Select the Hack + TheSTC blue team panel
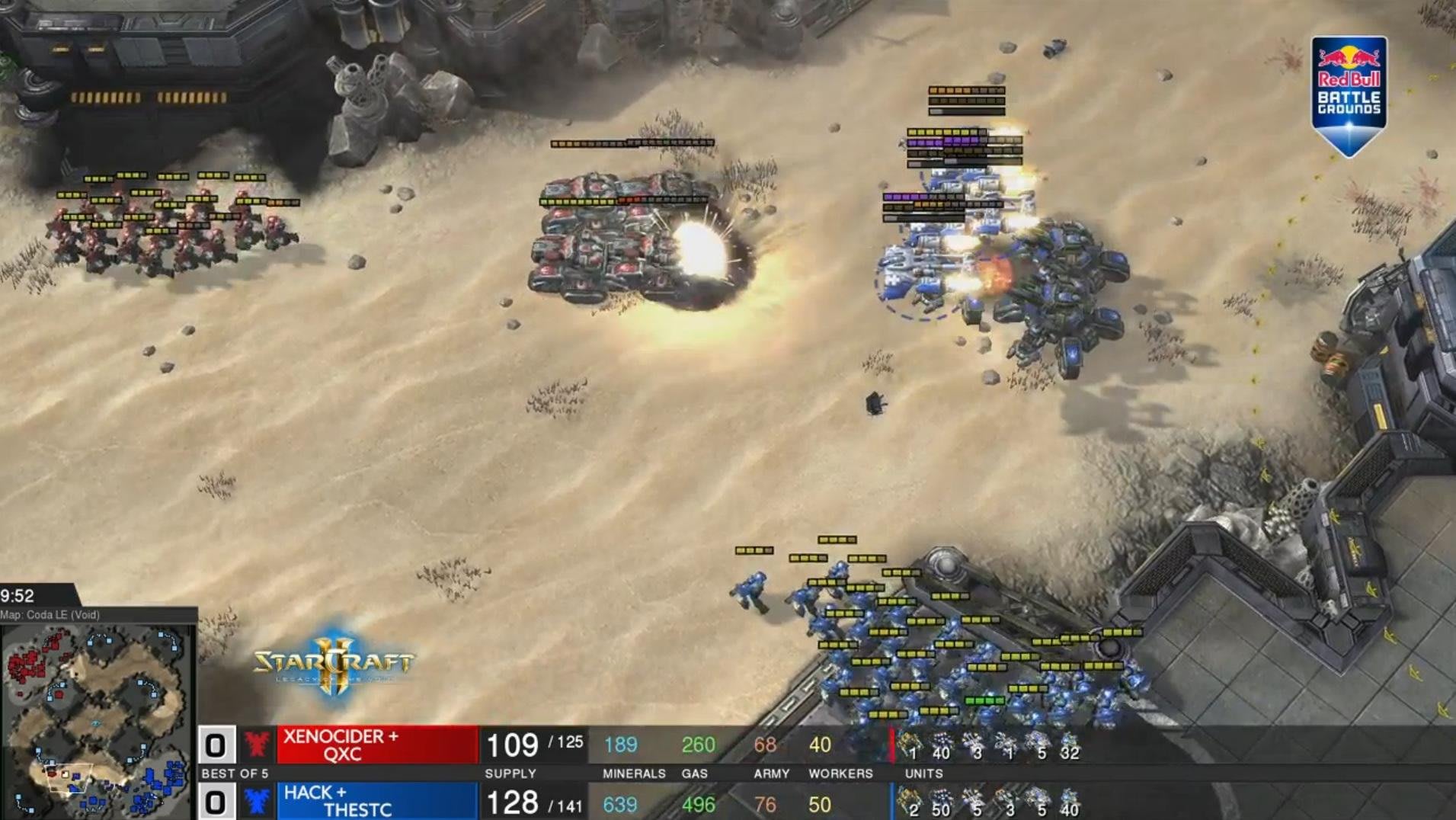The image size is (1456, 820). (377, 801)
